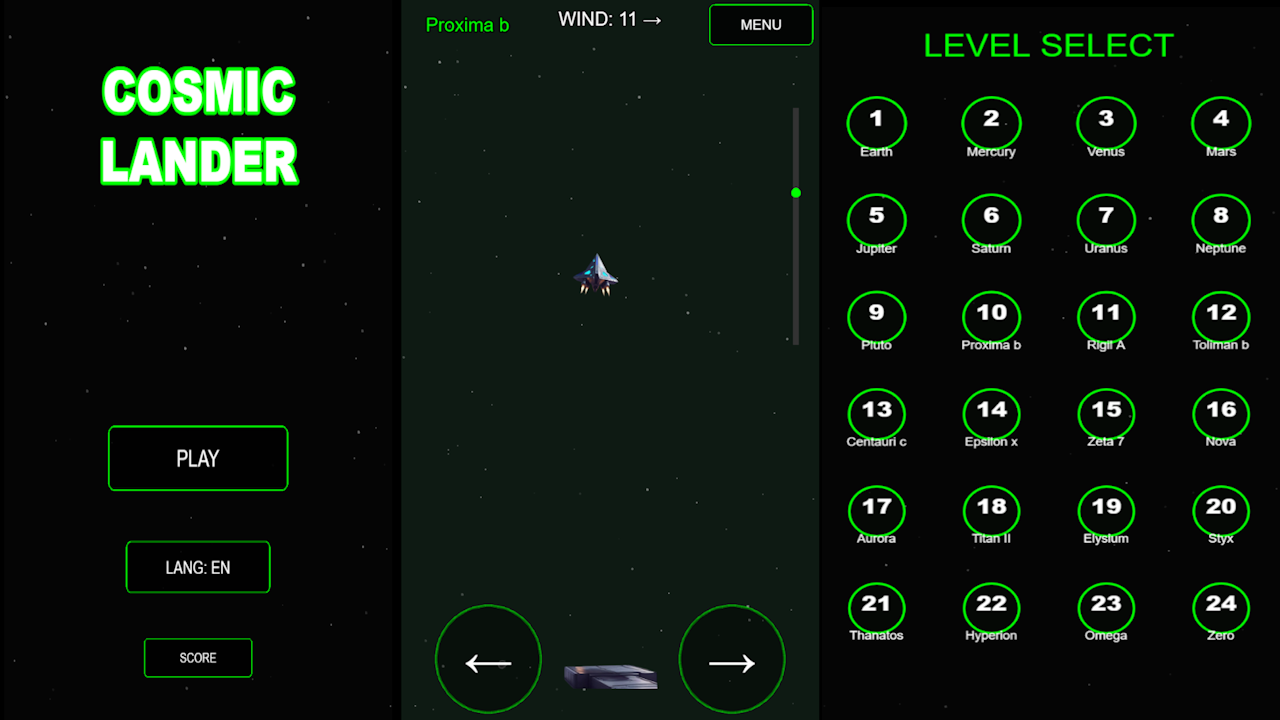Viewport: 1280px width, 720px height.
Task: Open the SCORE screen
Action: 198,658
